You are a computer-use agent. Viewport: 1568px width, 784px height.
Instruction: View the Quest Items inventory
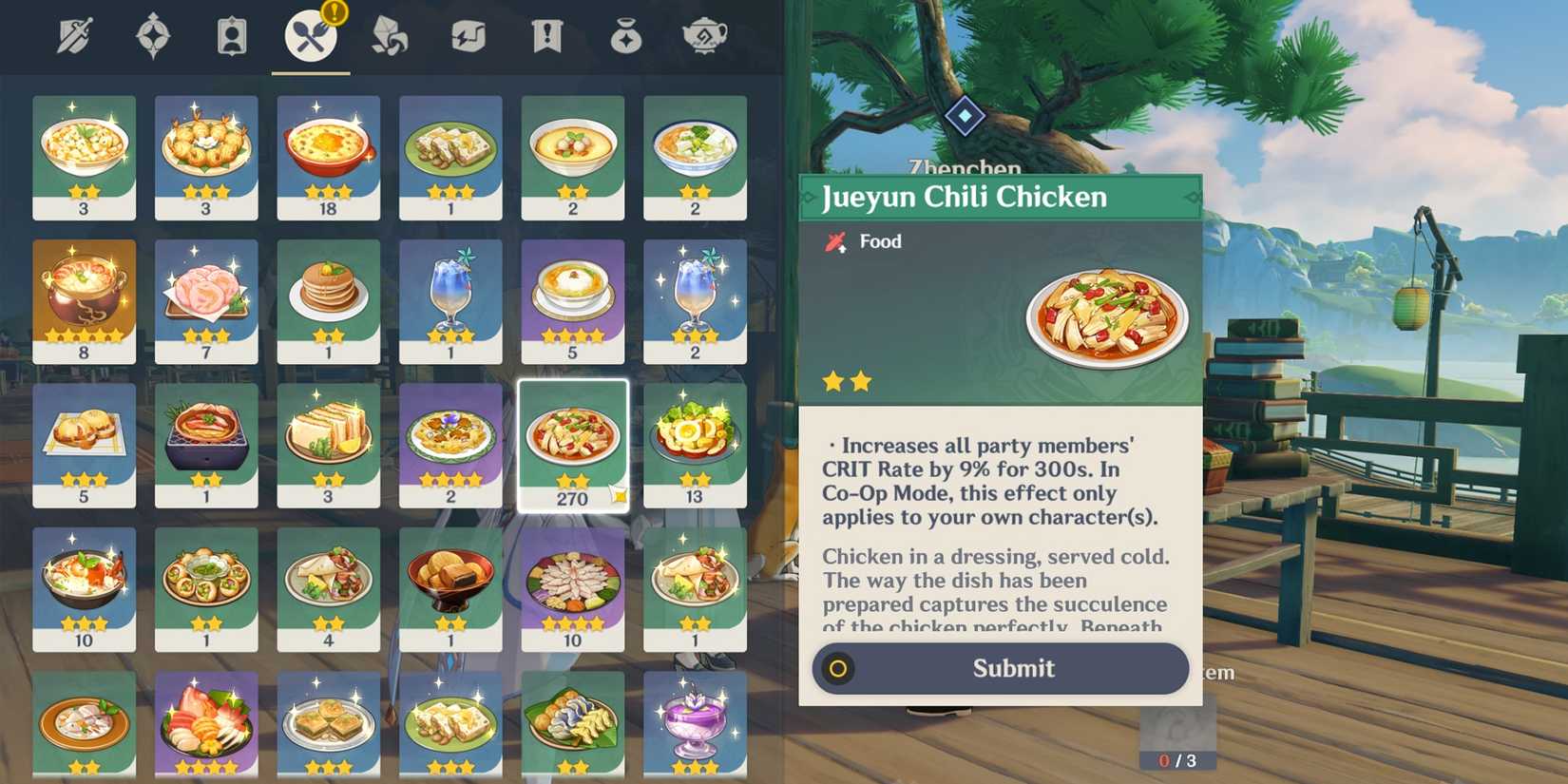tap(546, 36)
